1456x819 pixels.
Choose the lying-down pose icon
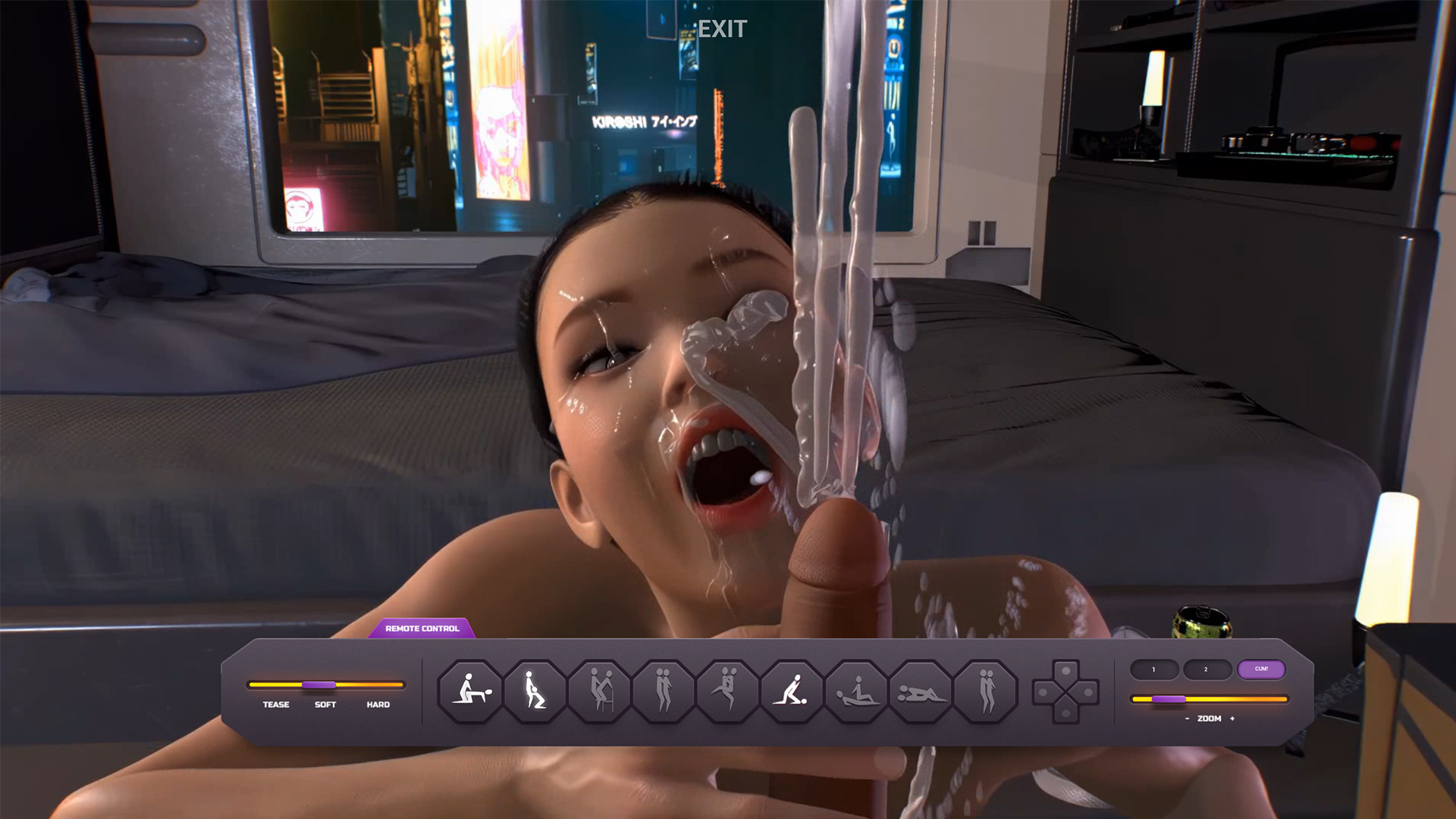point(921,691)
